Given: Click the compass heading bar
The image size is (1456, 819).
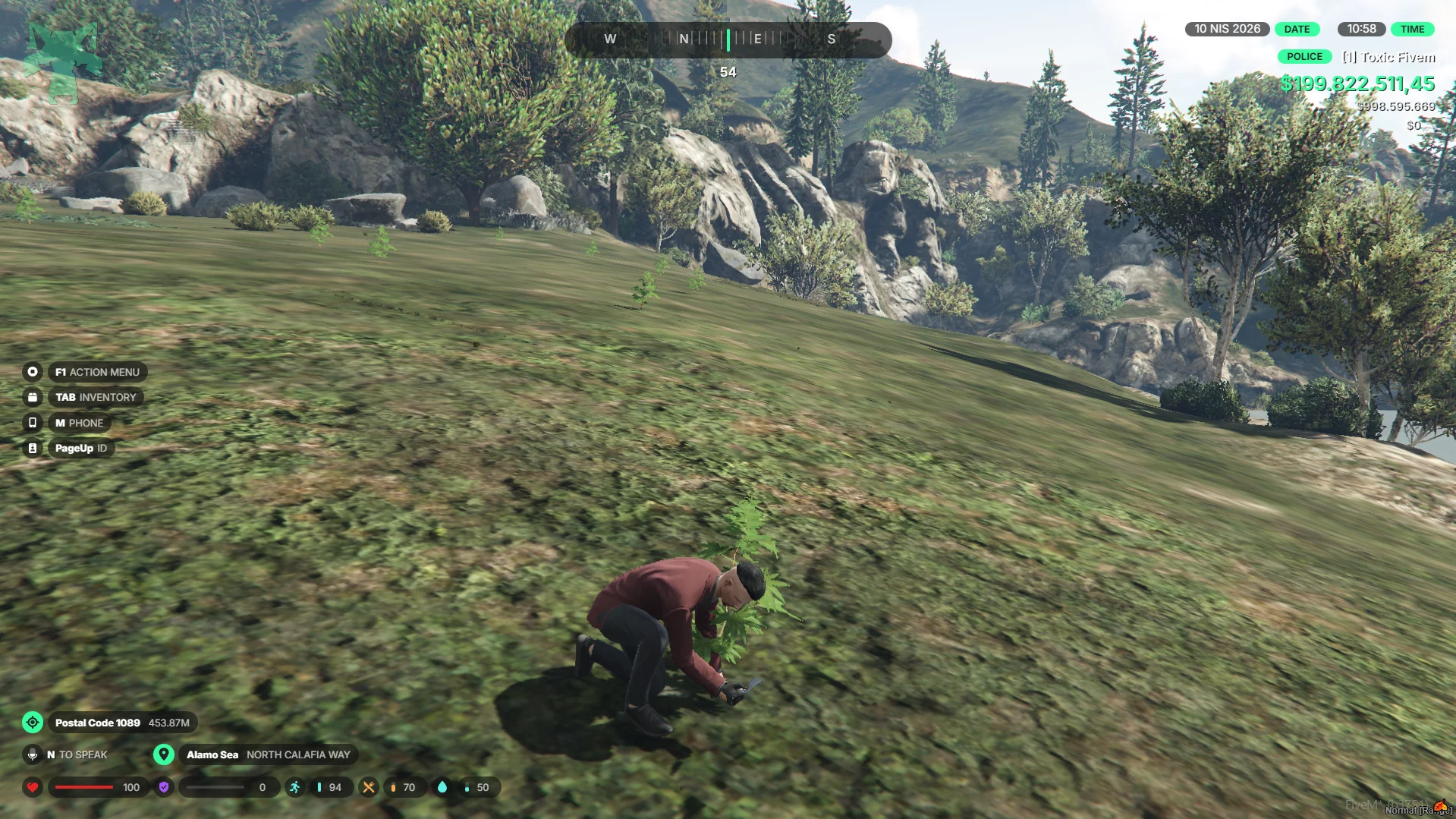Looking at the screenshot, I should point(728,39).
